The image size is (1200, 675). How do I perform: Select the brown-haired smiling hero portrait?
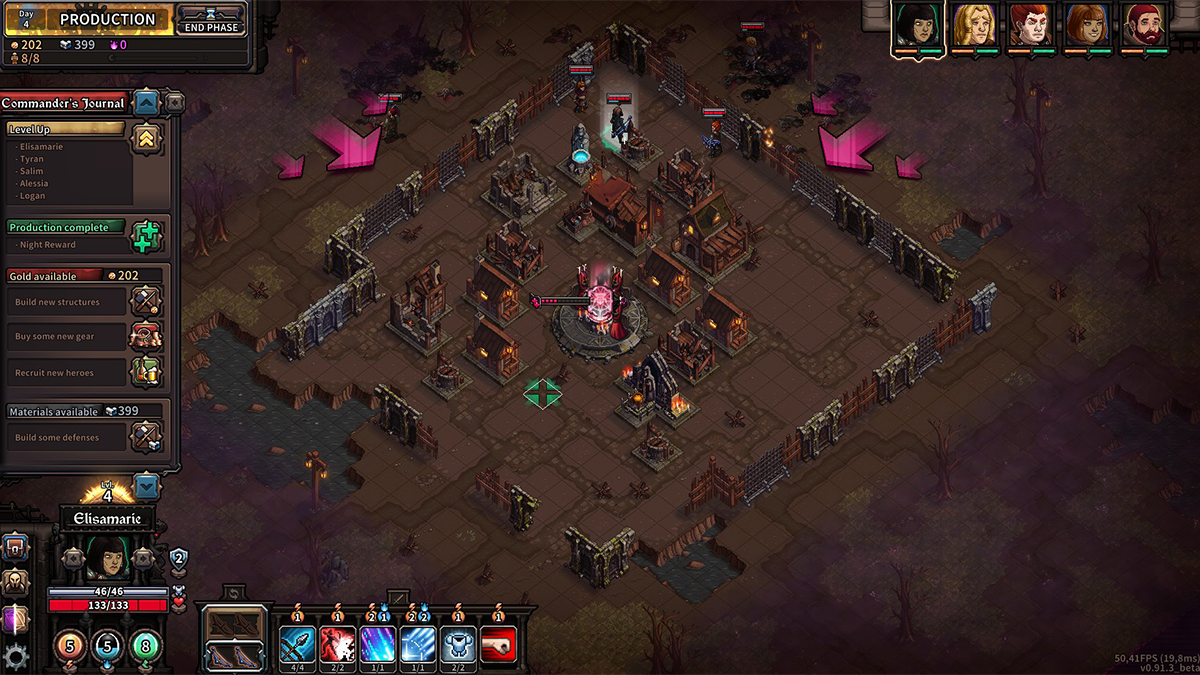point(1086,25)
